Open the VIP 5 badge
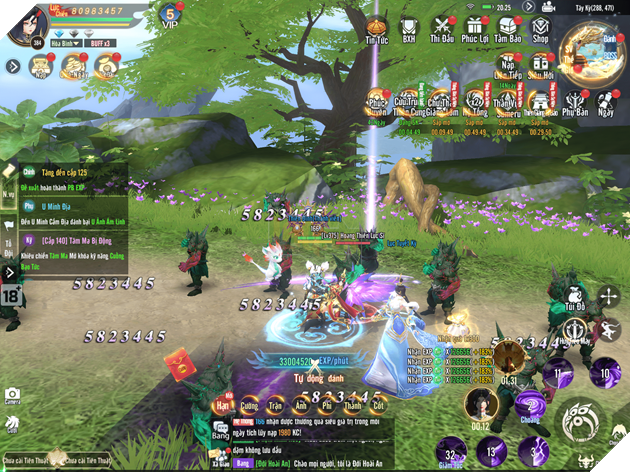630x472 pixels. coord(169,16)
